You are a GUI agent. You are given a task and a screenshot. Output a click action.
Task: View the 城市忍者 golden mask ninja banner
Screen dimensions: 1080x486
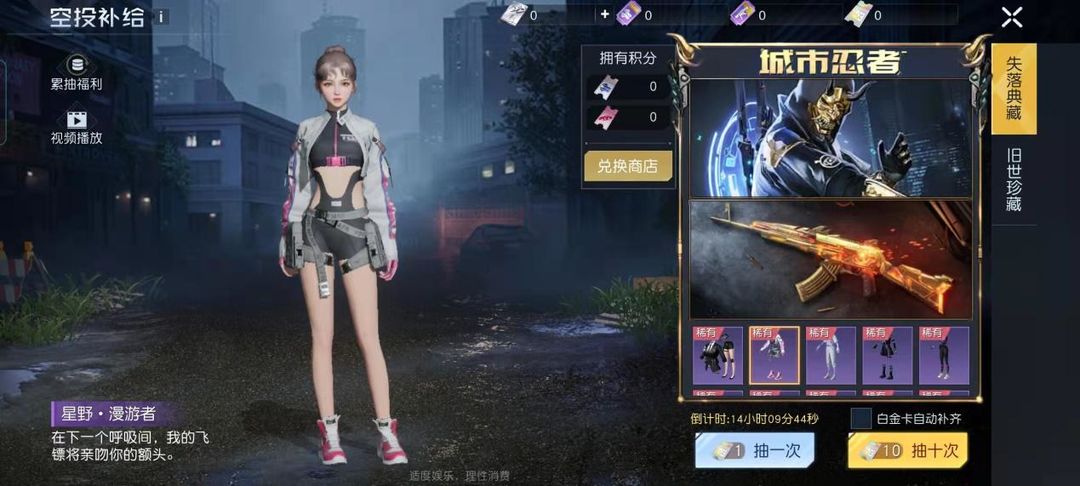click(x=829, y=137)
